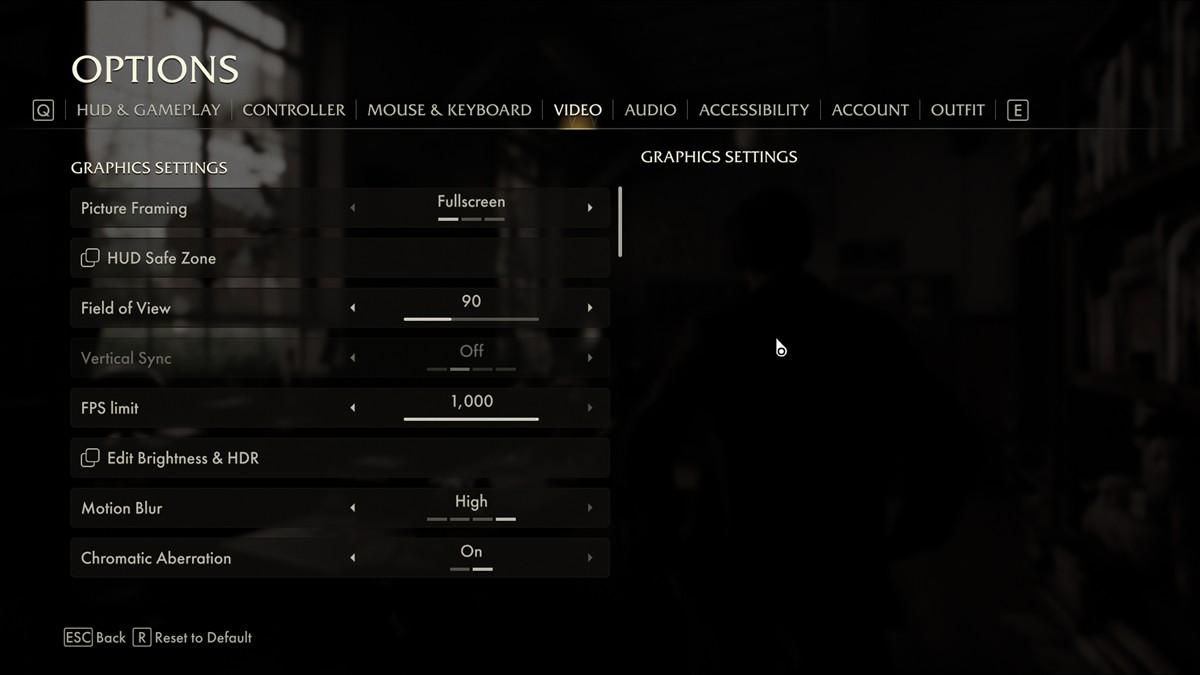The height and width of the screenshot is (675, 1200).
Task: Open the Controller tab
Action: pos(294,110)
